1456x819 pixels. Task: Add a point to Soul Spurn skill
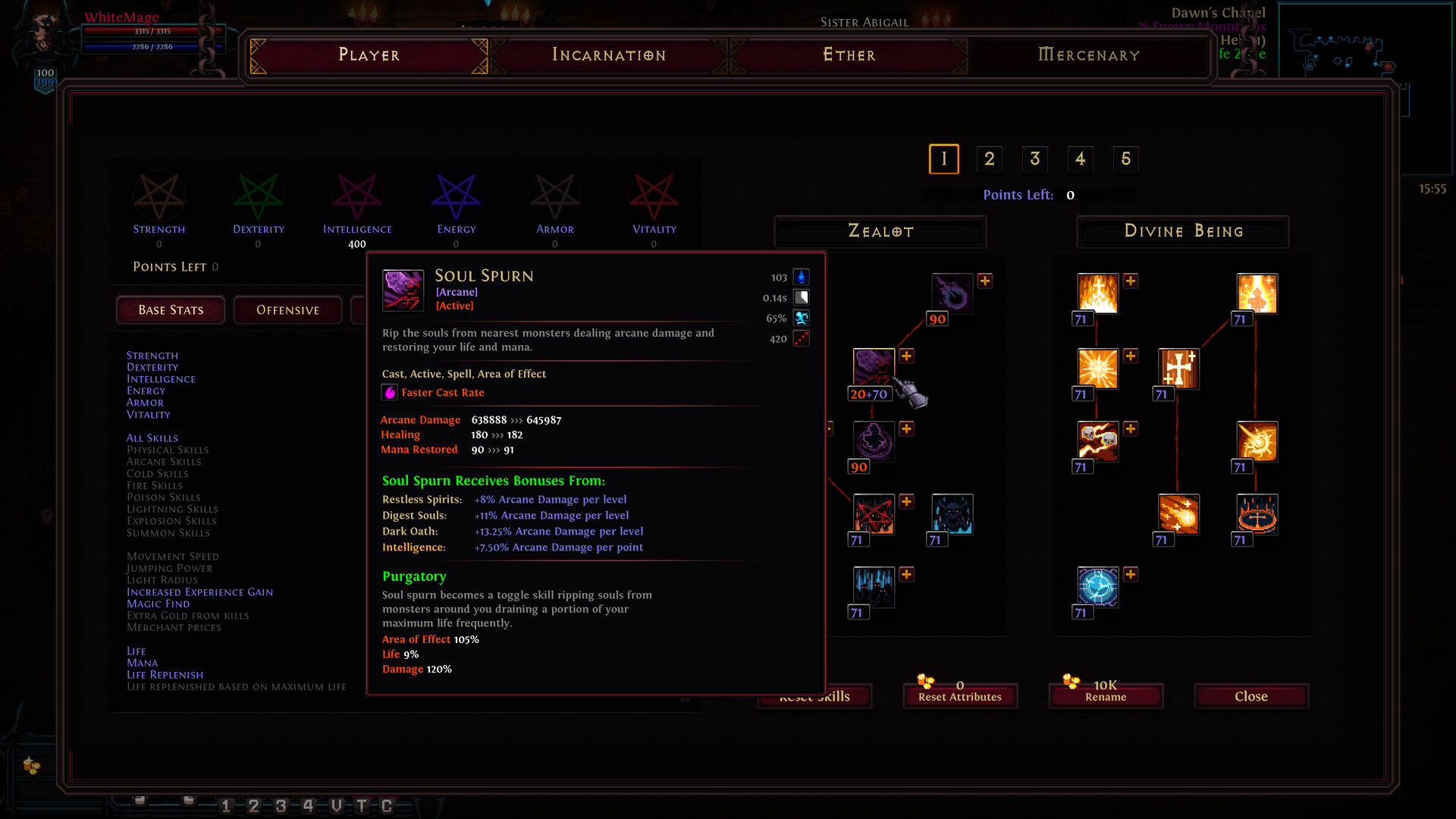tap(906, 356)
